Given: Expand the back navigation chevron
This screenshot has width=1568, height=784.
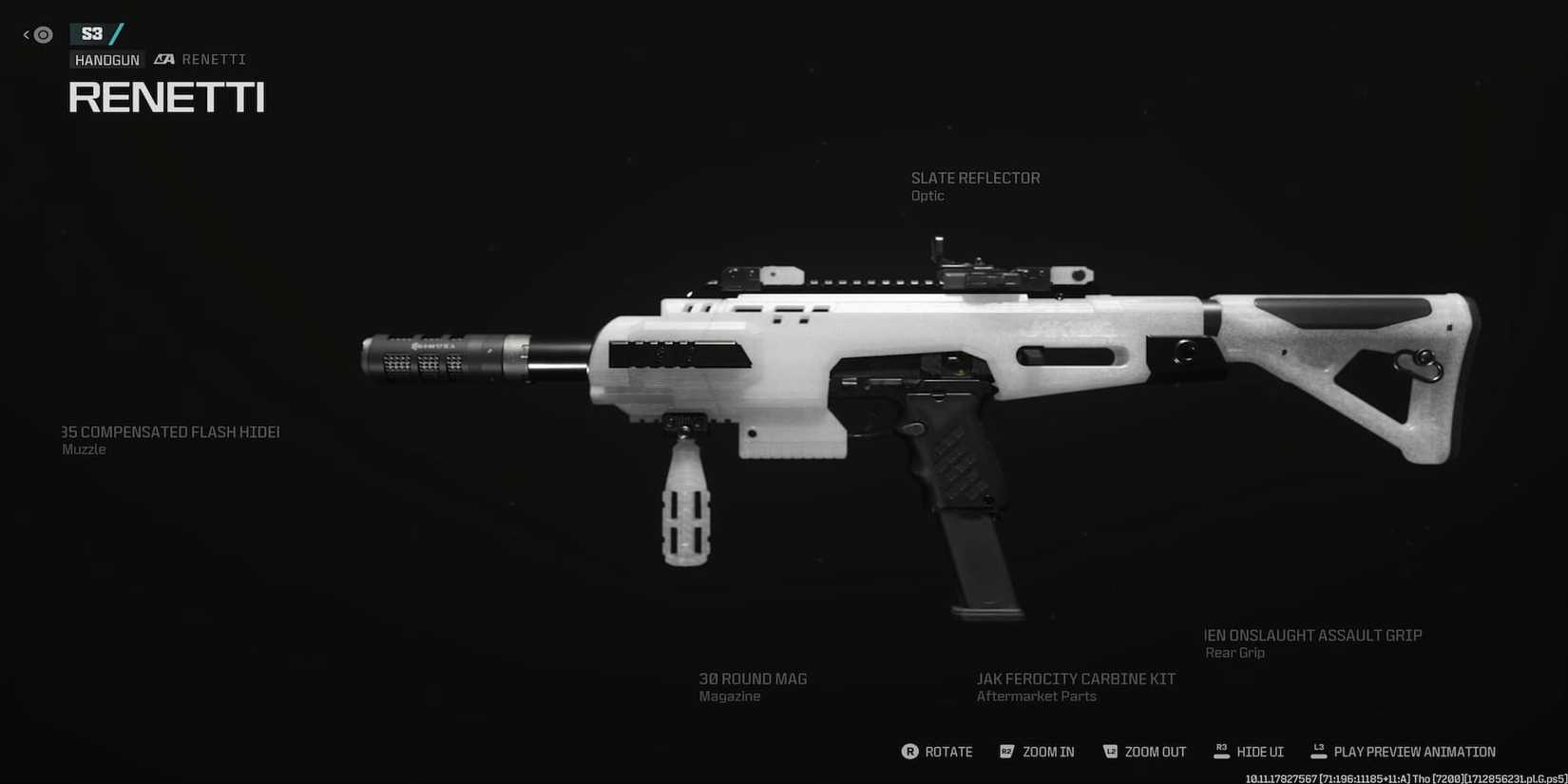Looking at the screenshot, I should click(25, 33).
